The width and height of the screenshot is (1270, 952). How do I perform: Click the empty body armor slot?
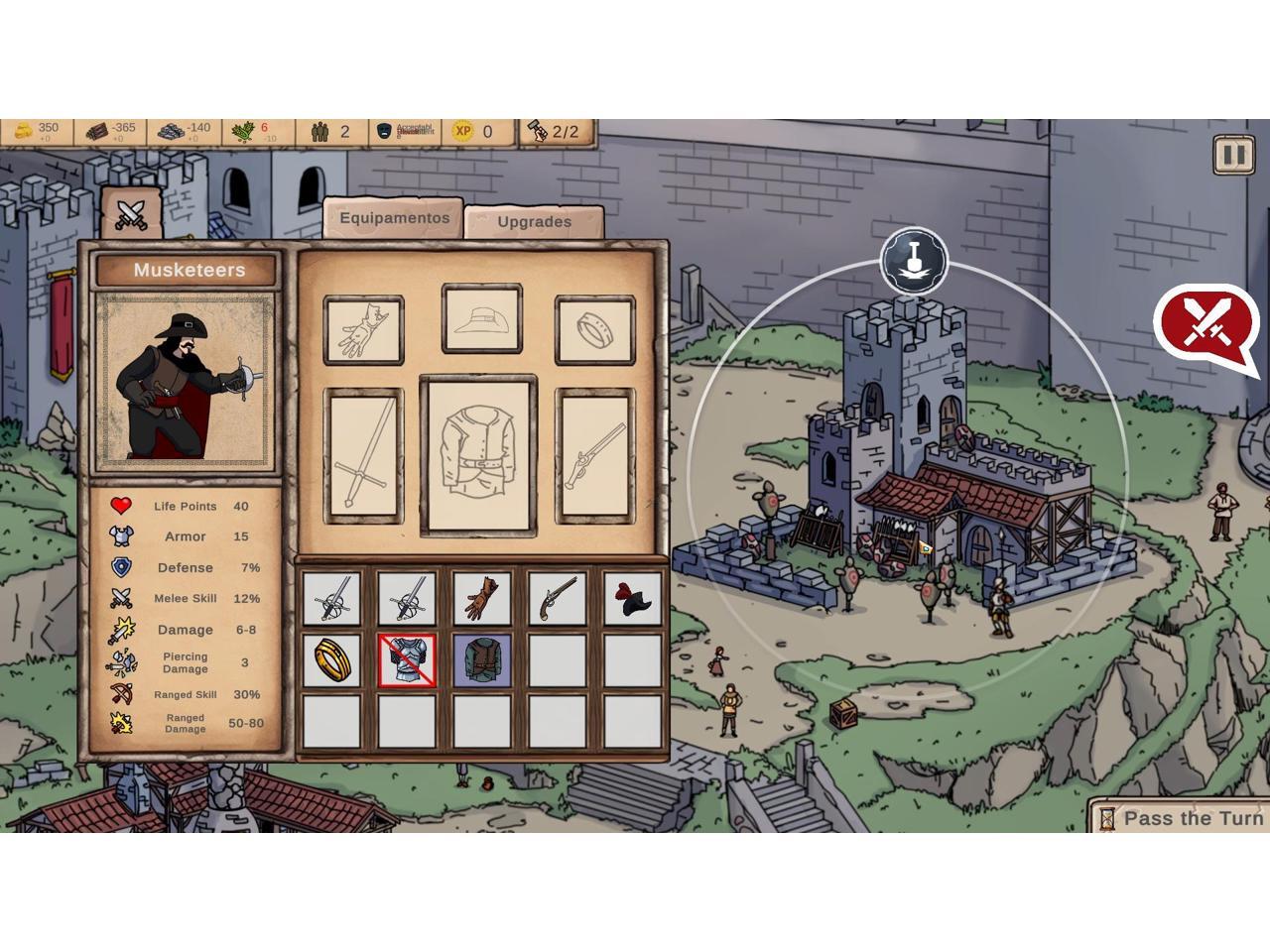coord(478,455)
